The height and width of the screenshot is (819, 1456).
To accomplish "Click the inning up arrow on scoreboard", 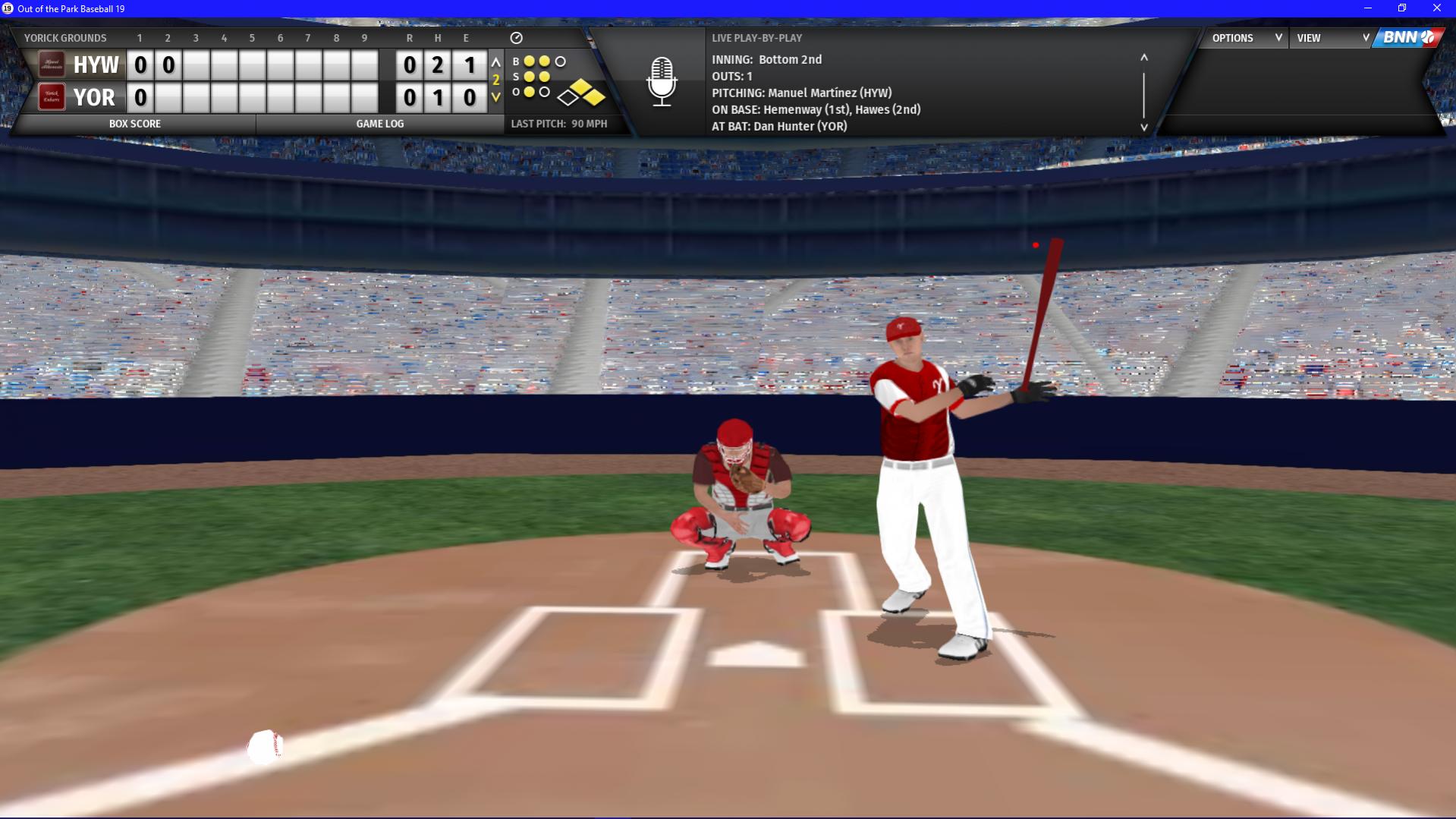I will 495,62.
